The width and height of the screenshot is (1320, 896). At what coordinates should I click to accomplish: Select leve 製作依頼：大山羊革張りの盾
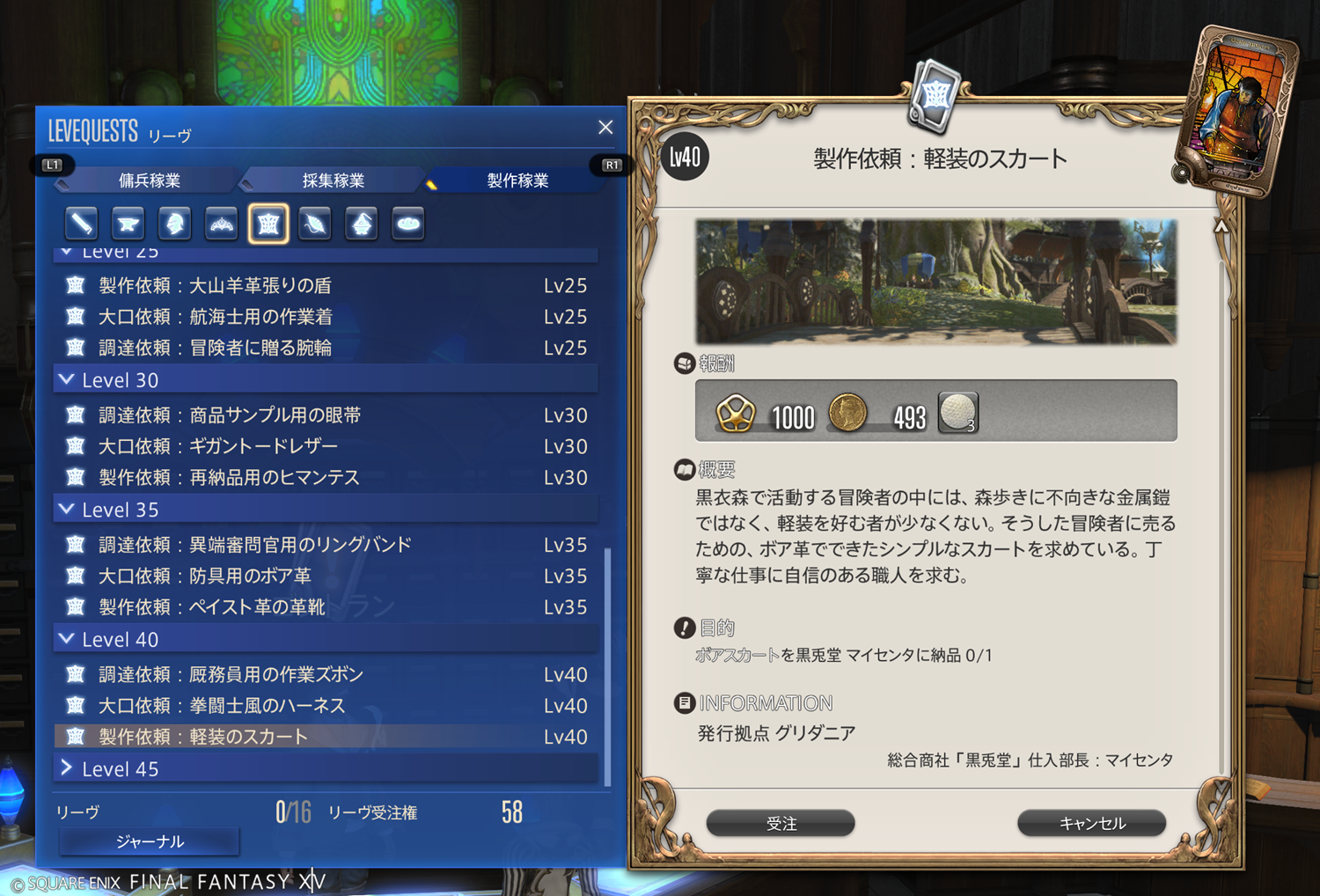(216, 285)
